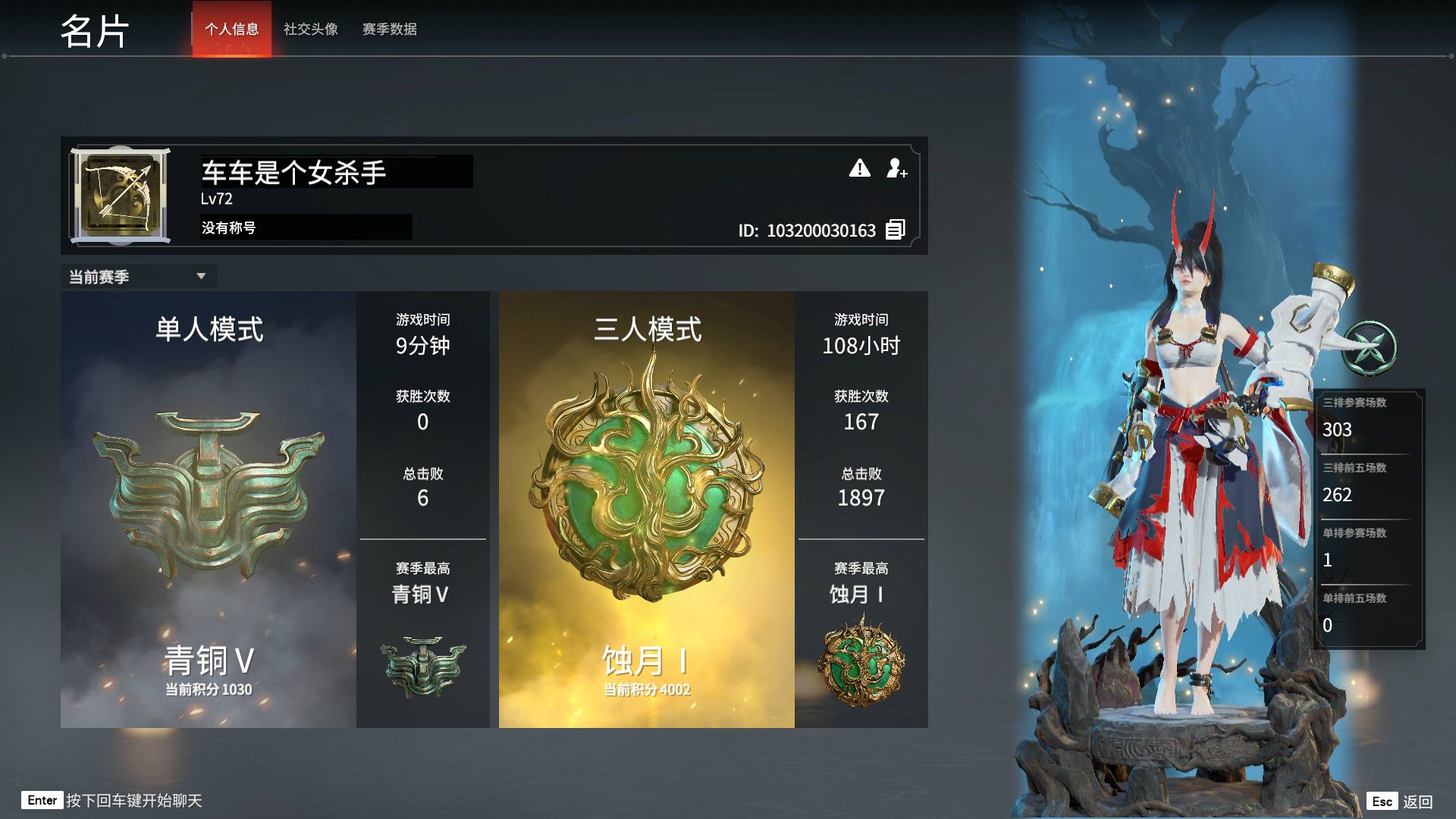This screenshot has width=1456, height=819.
Task: Click the copy ID icon beside 103200030163
Action: click(x=894, y=230)
